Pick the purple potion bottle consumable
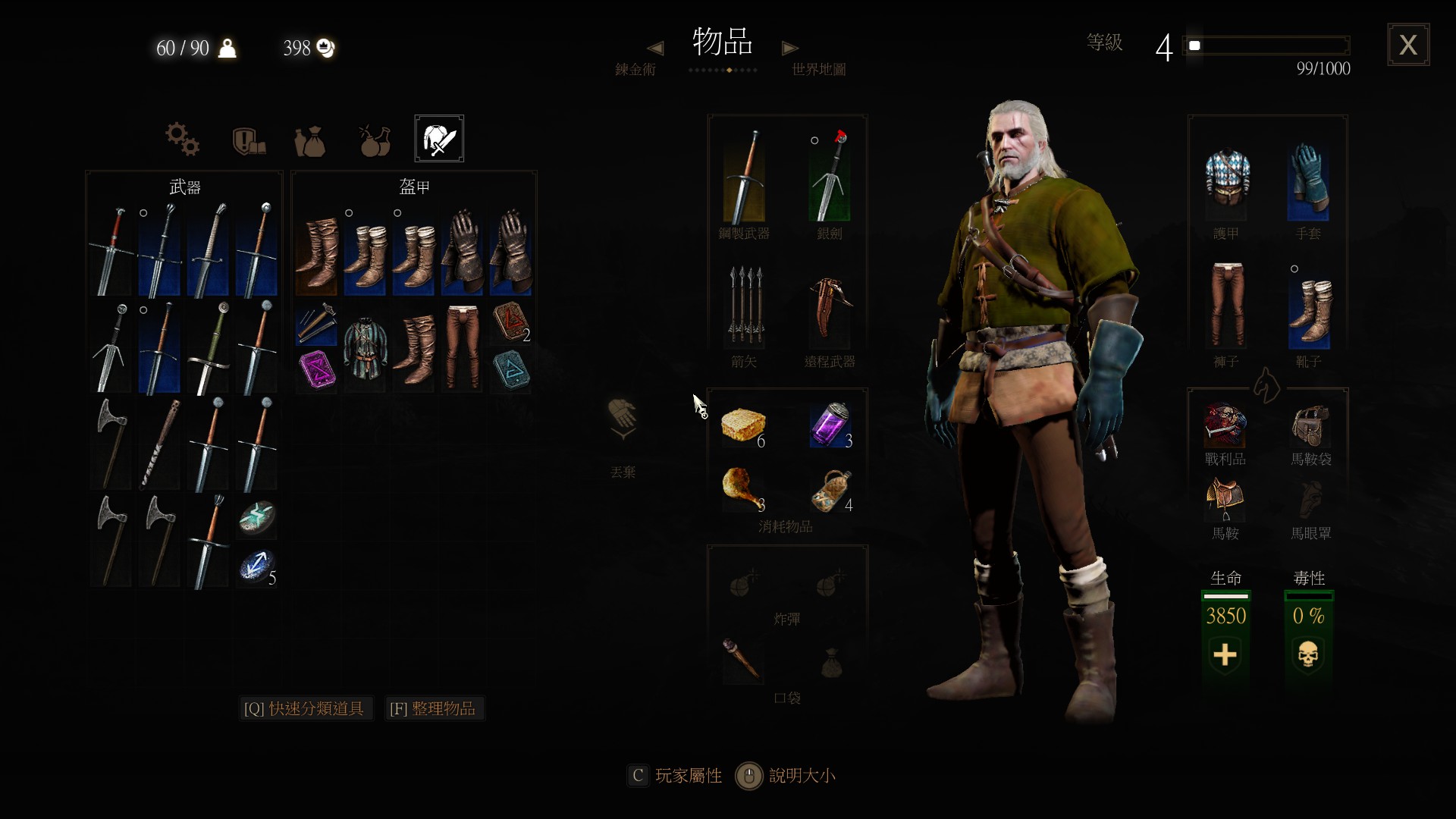The width and height of the screenshot is (1456, 819). [830, 425]
